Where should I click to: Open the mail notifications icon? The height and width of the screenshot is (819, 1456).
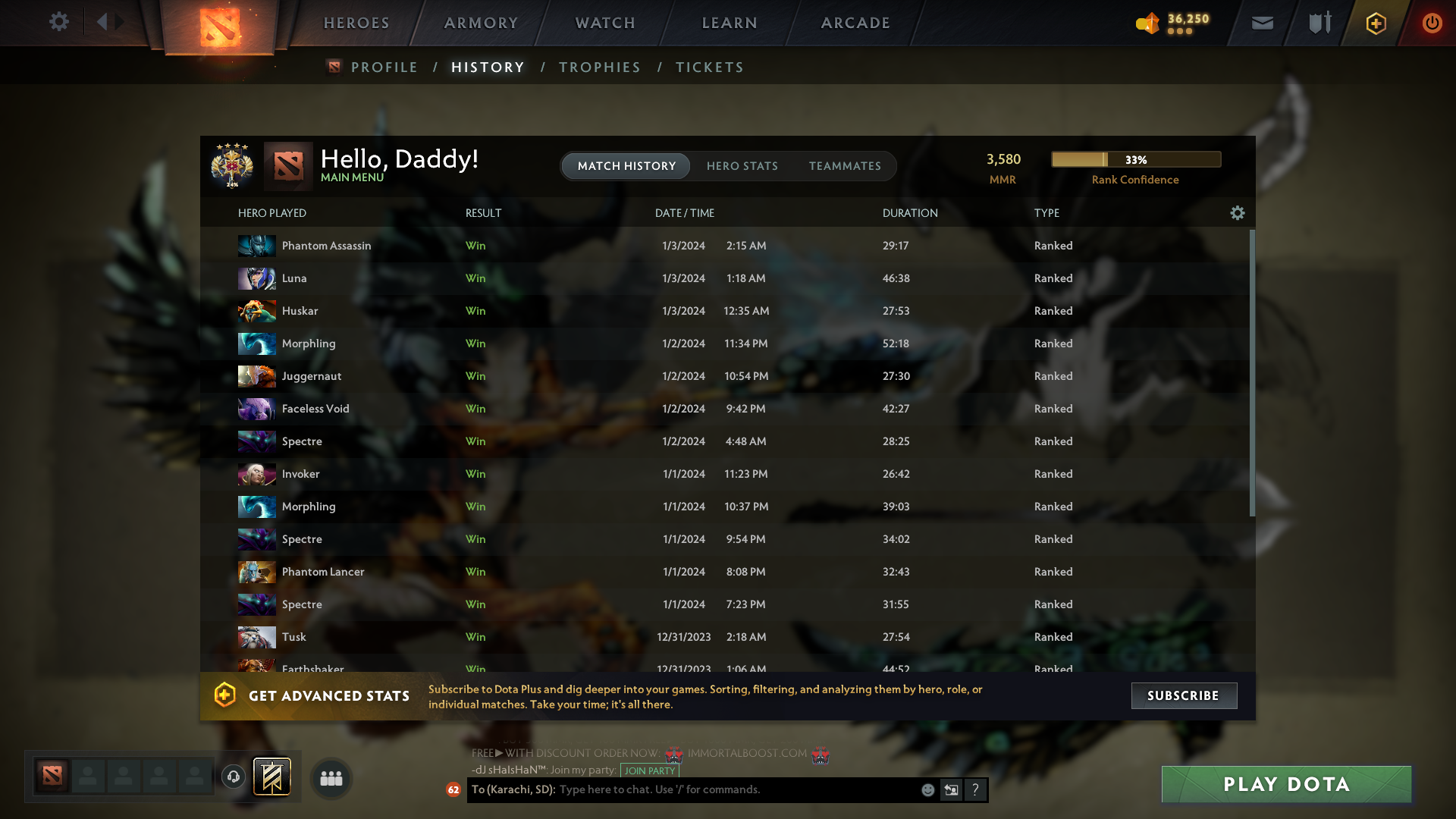tap(1261, 23)
